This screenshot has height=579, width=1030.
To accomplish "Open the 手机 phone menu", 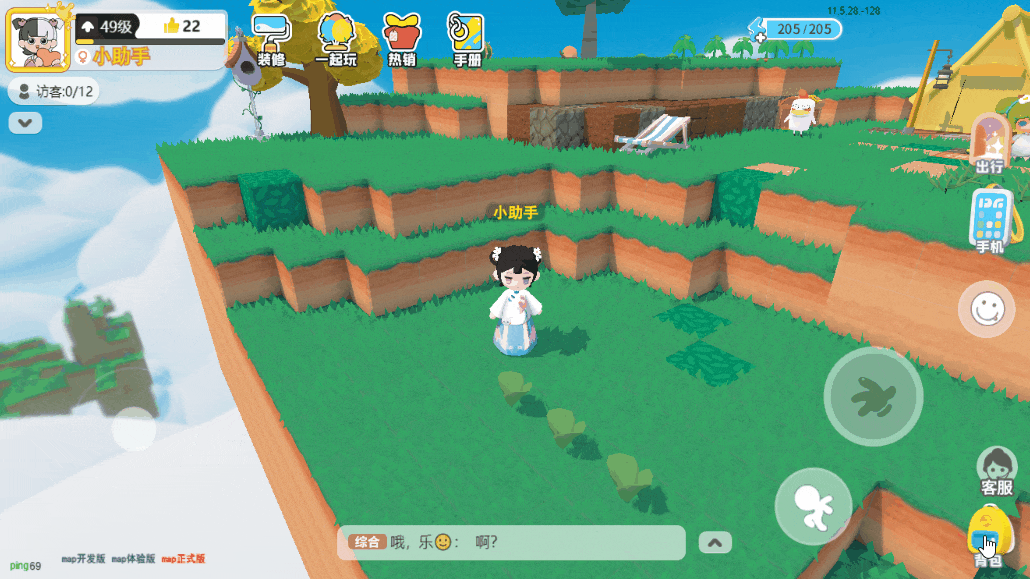I will 990,220.
